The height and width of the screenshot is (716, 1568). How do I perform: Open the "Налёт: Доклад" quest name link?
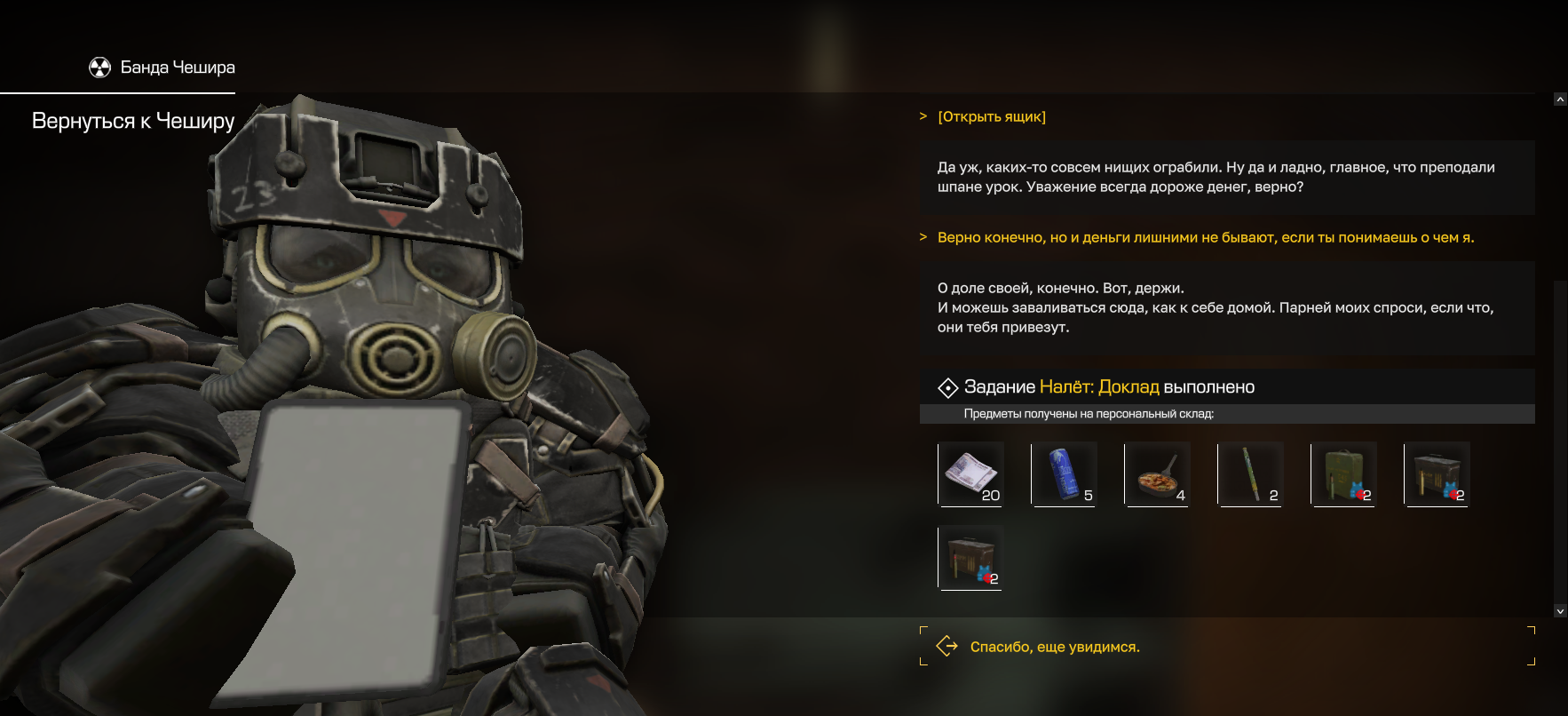tap(1099, 387)
